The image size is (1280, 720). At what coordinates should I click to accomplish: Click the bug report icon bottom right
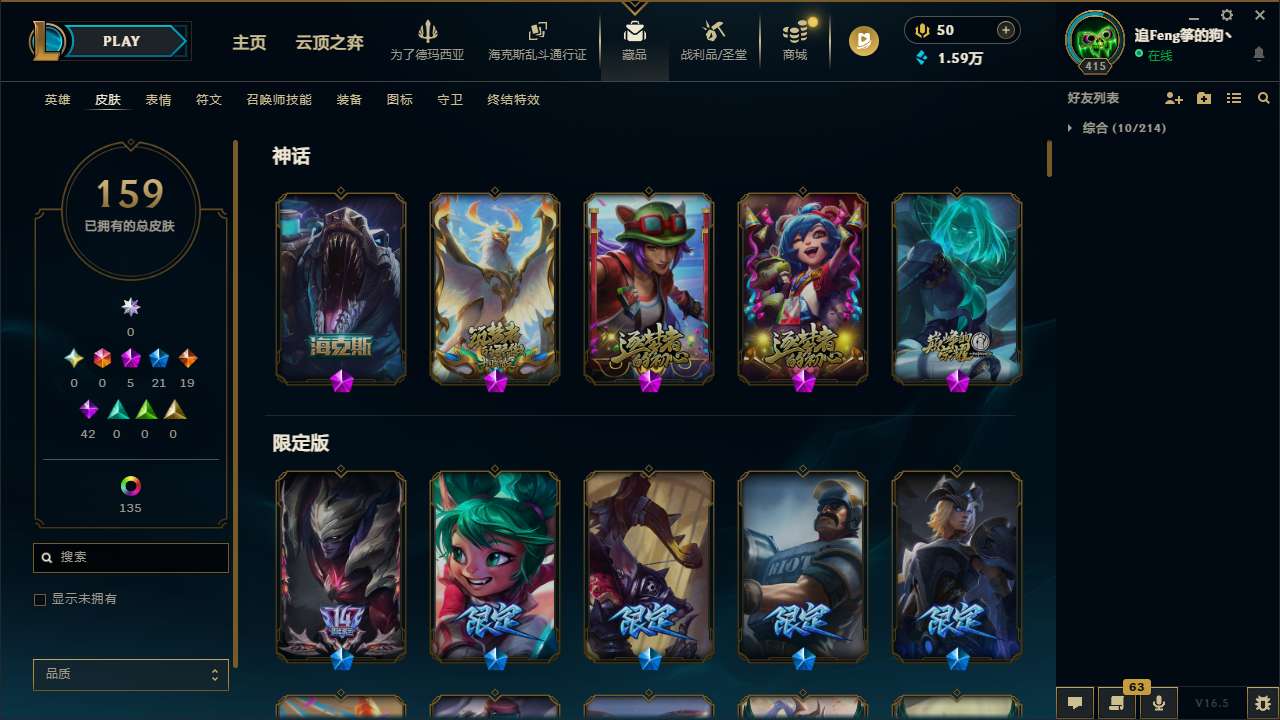coord(1264,703)
